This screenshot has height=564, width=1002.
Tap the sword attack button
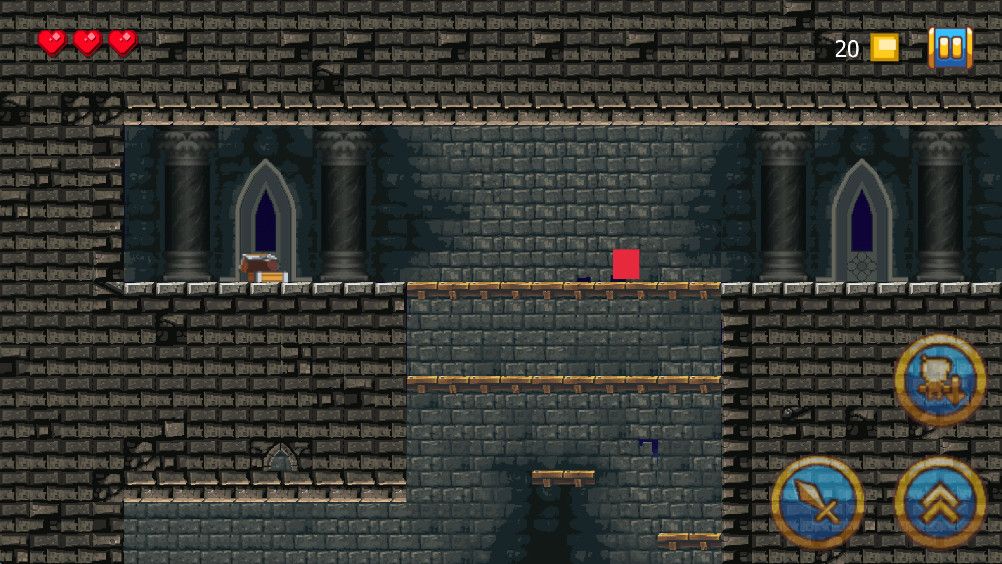click(818, 502)
